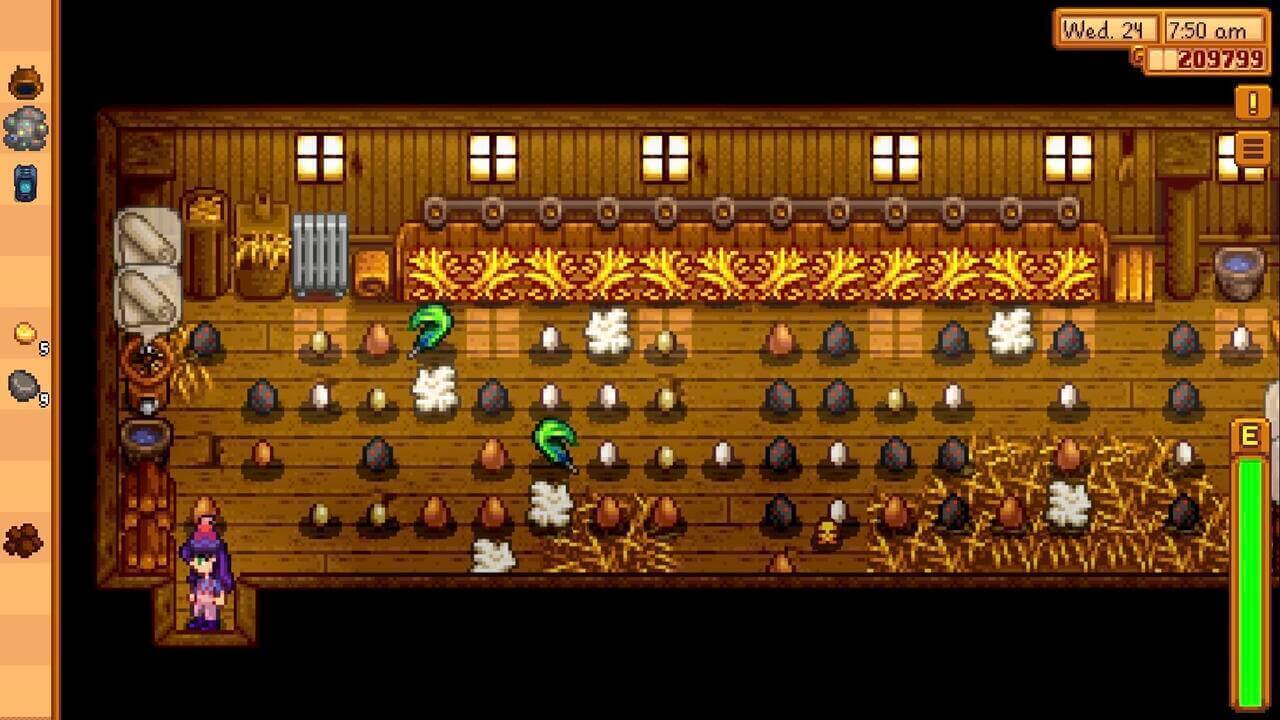Select the yellow nugget stack of 5

pyautogui.click(x=26, y=334)
